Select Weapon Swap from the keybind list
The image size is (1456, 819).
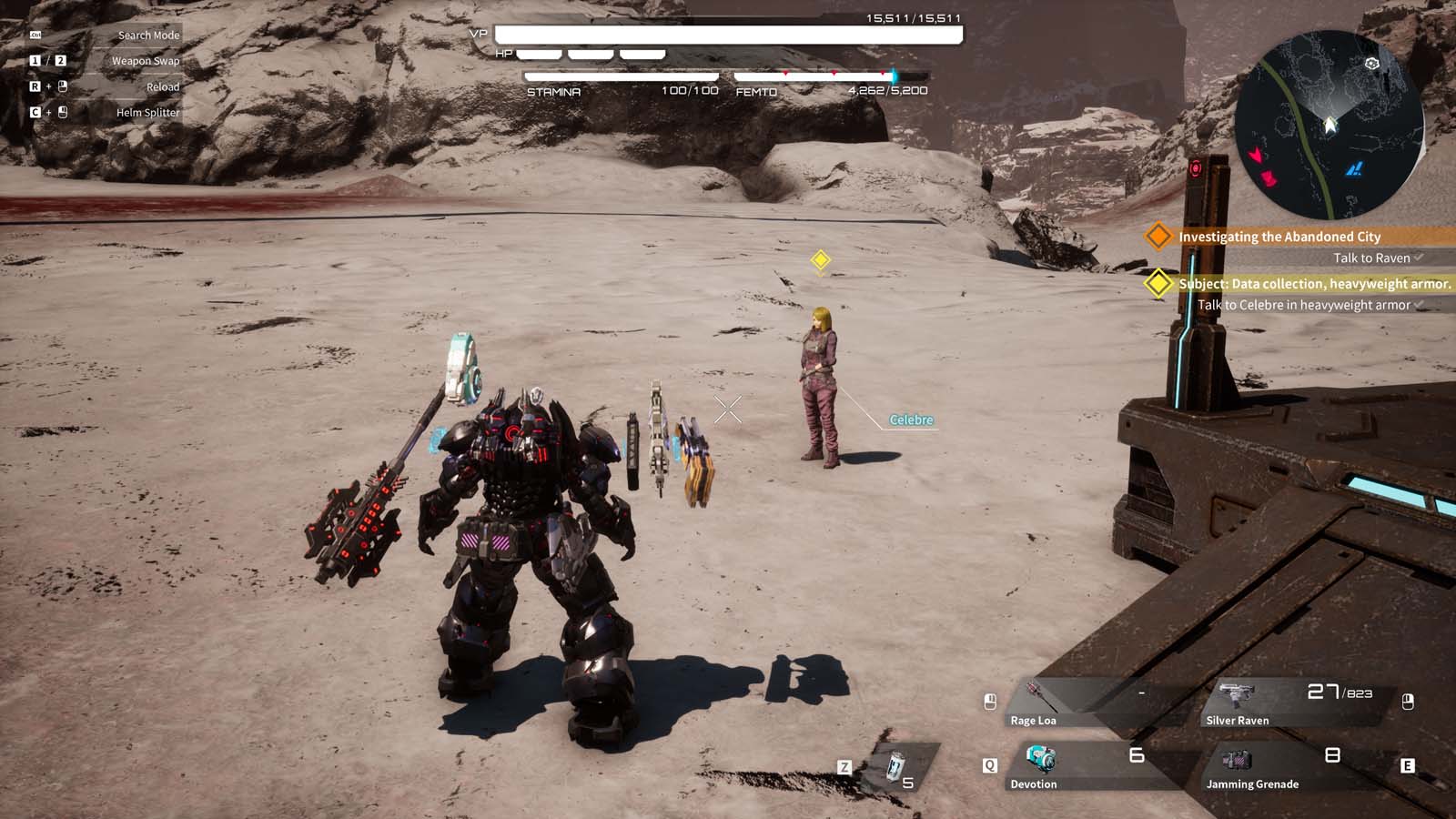point(144,60)
